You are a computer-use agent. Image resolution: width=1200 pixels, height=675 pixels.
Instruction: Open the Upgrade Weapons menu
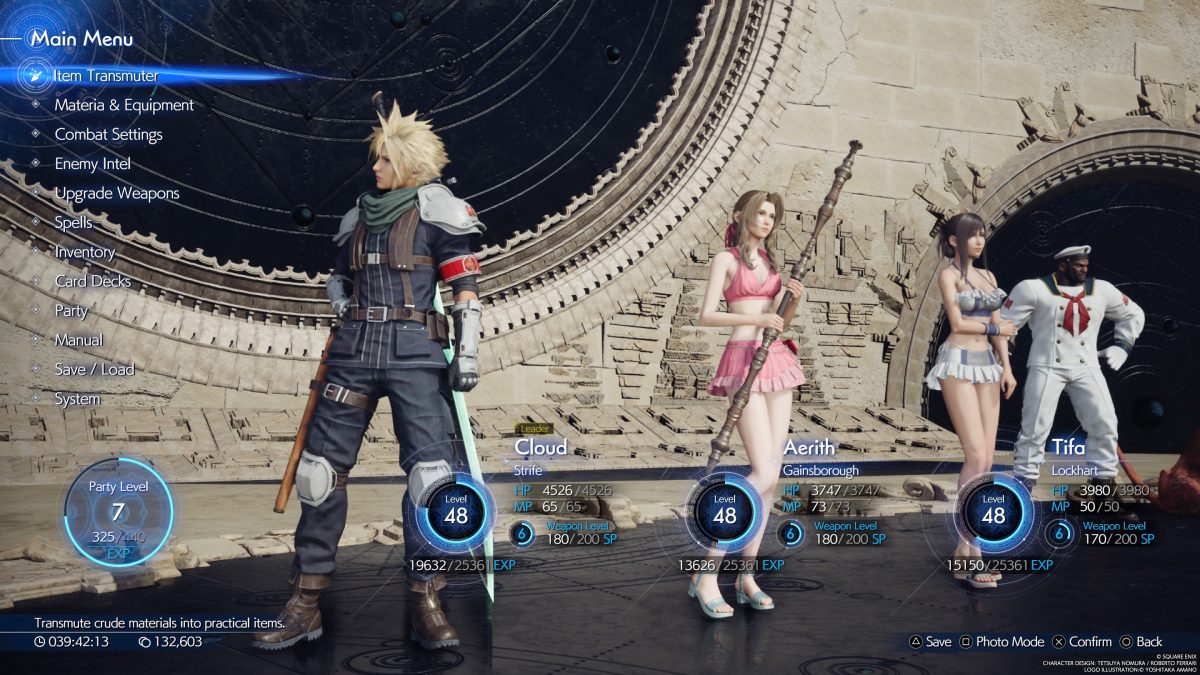pyautogui.click(x=117, y=193)
